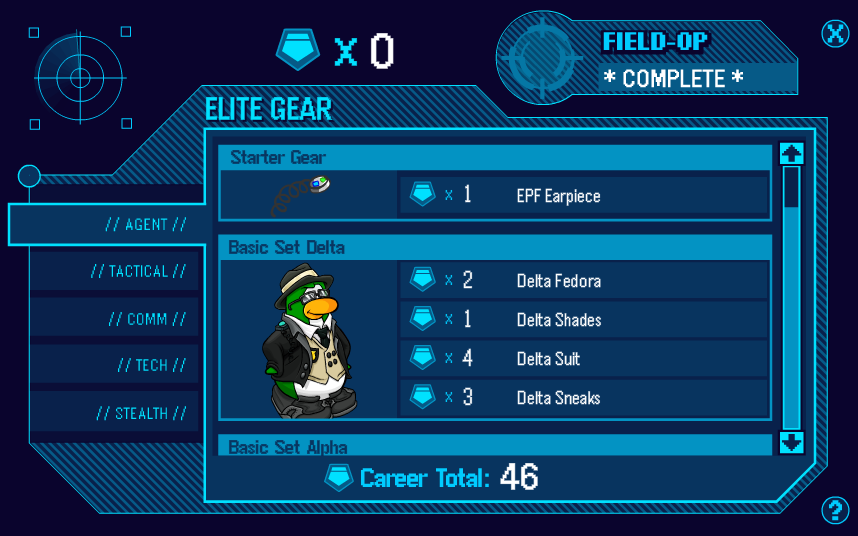Click the scrollbar thumb in gear list
This screenshot has height=536, width=858.
click(791, 187)
